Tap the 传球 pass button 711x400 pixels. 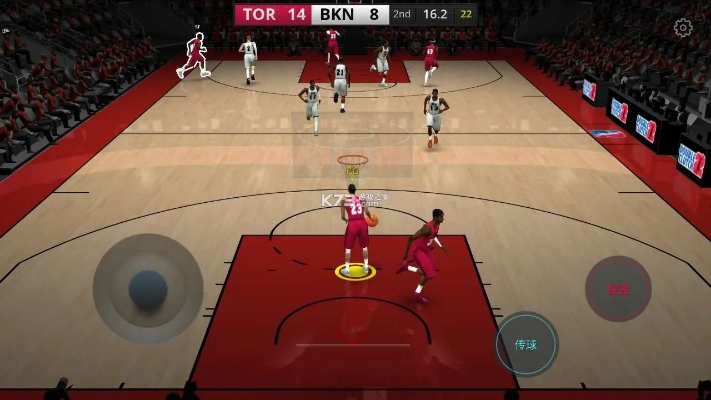coord(527,344)
